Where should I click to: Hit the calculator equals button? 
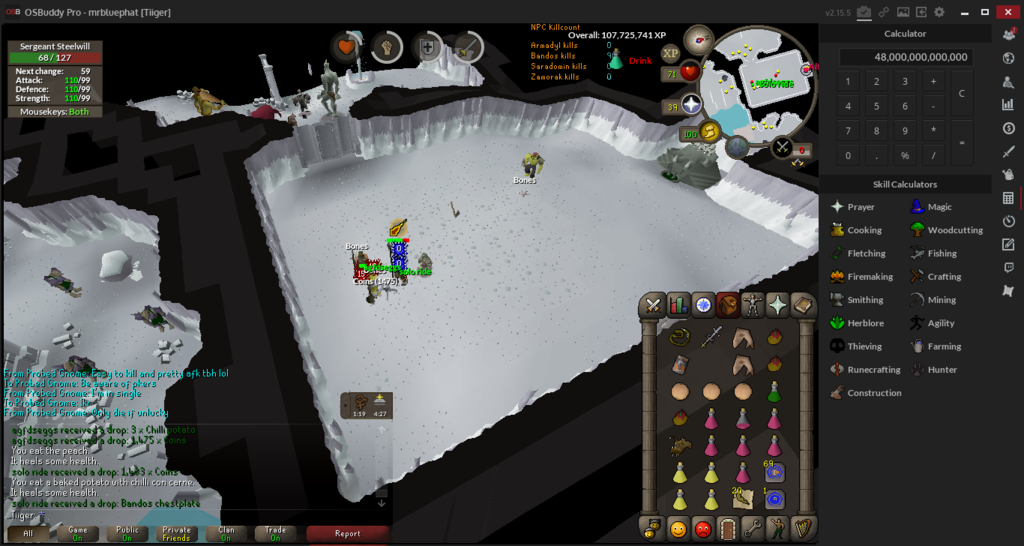[x=961, y=143]
